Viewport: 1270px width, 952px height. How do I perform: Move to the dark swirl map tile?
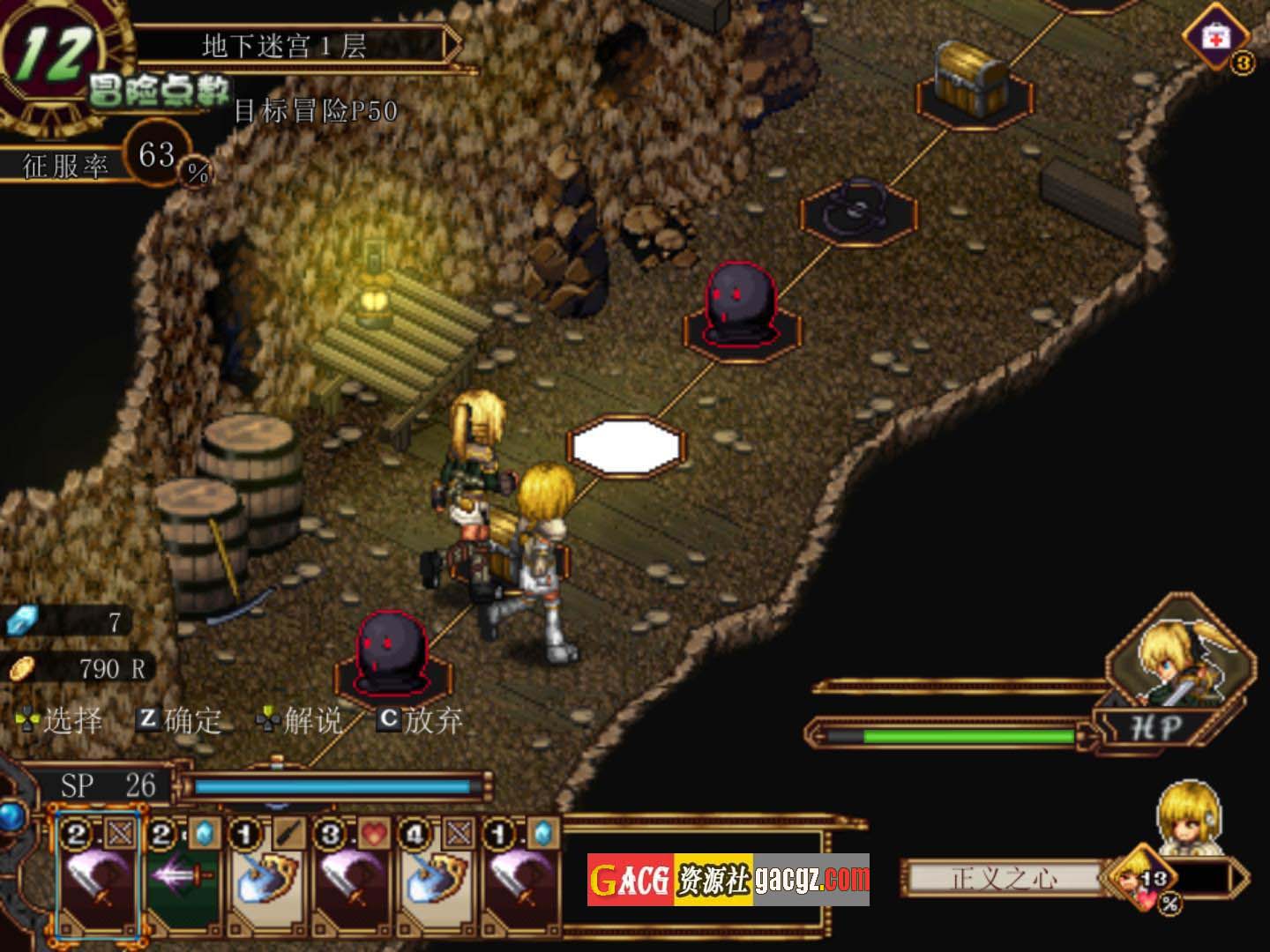tap(858, 212)
